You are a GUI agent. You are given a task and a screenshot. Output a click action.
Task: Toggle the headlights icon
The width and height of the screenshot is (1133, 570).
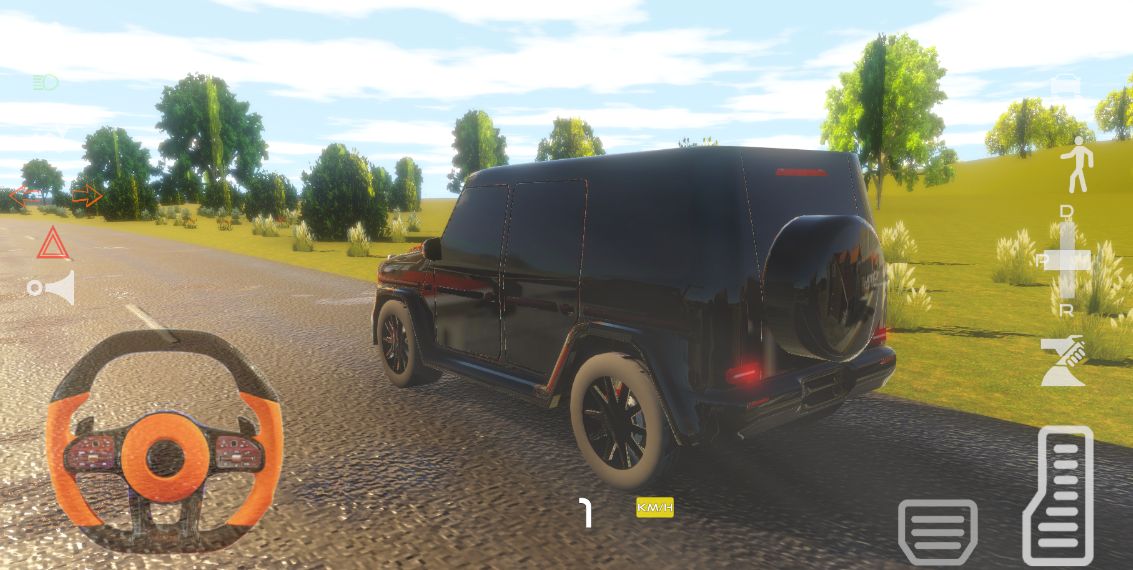[46, 82]
